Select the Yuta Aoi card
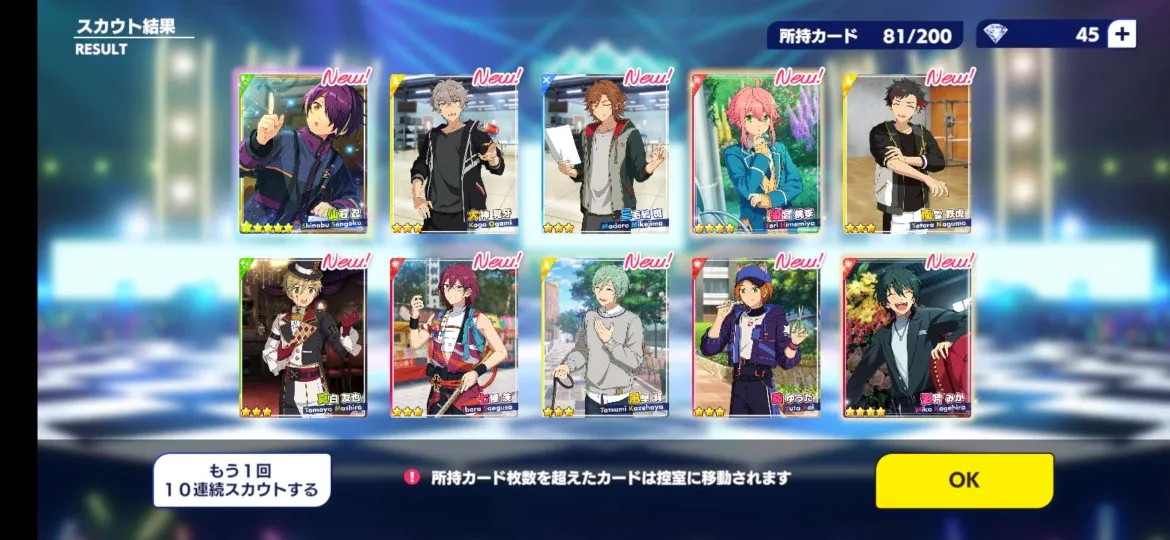Screen dimensions: 1170x540 [757, 338]
